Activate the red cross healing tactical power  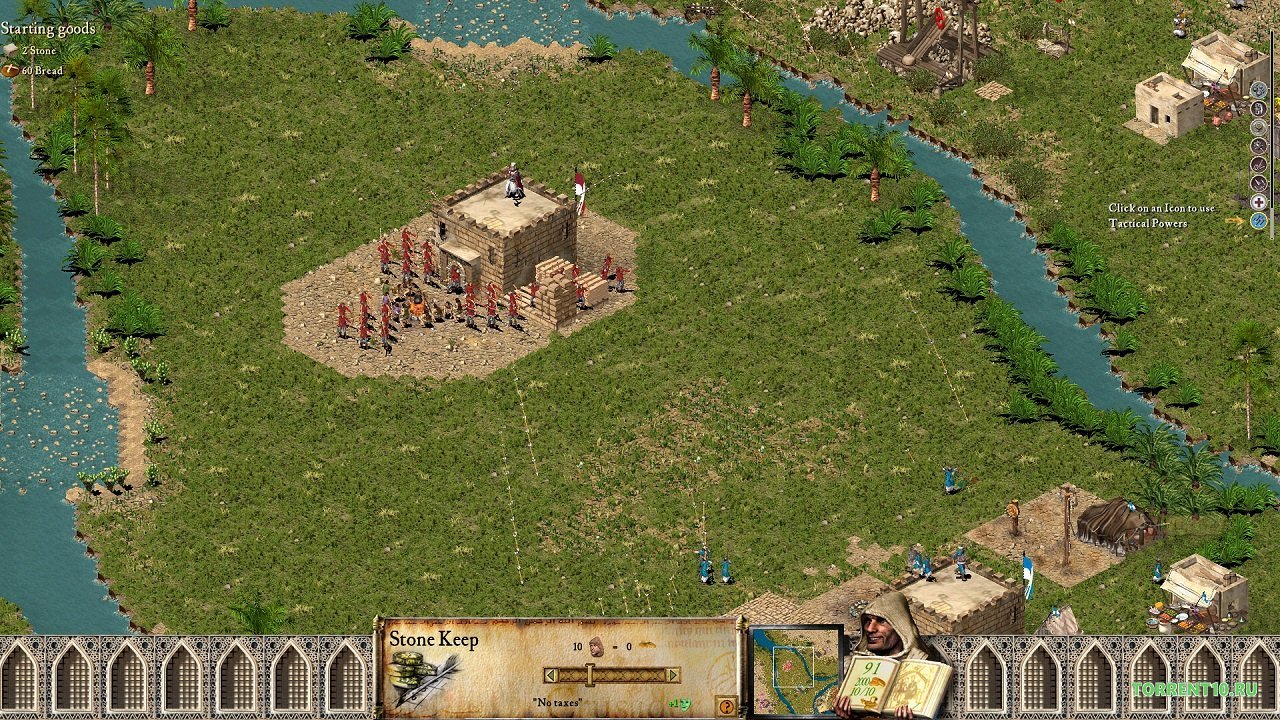click(x=1258, y=200)
